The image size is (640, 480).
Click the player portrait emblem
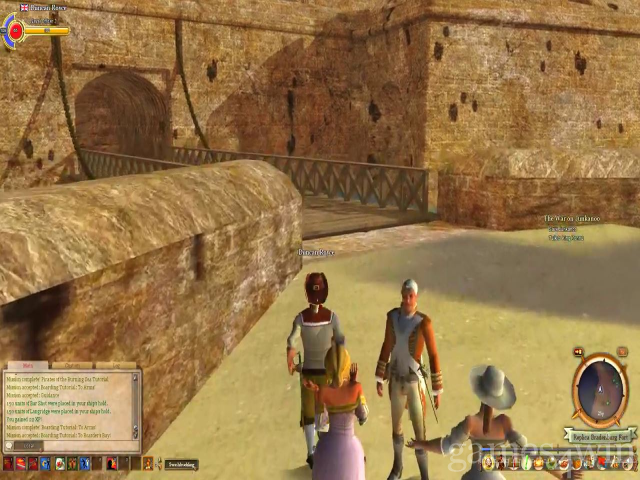14,30
